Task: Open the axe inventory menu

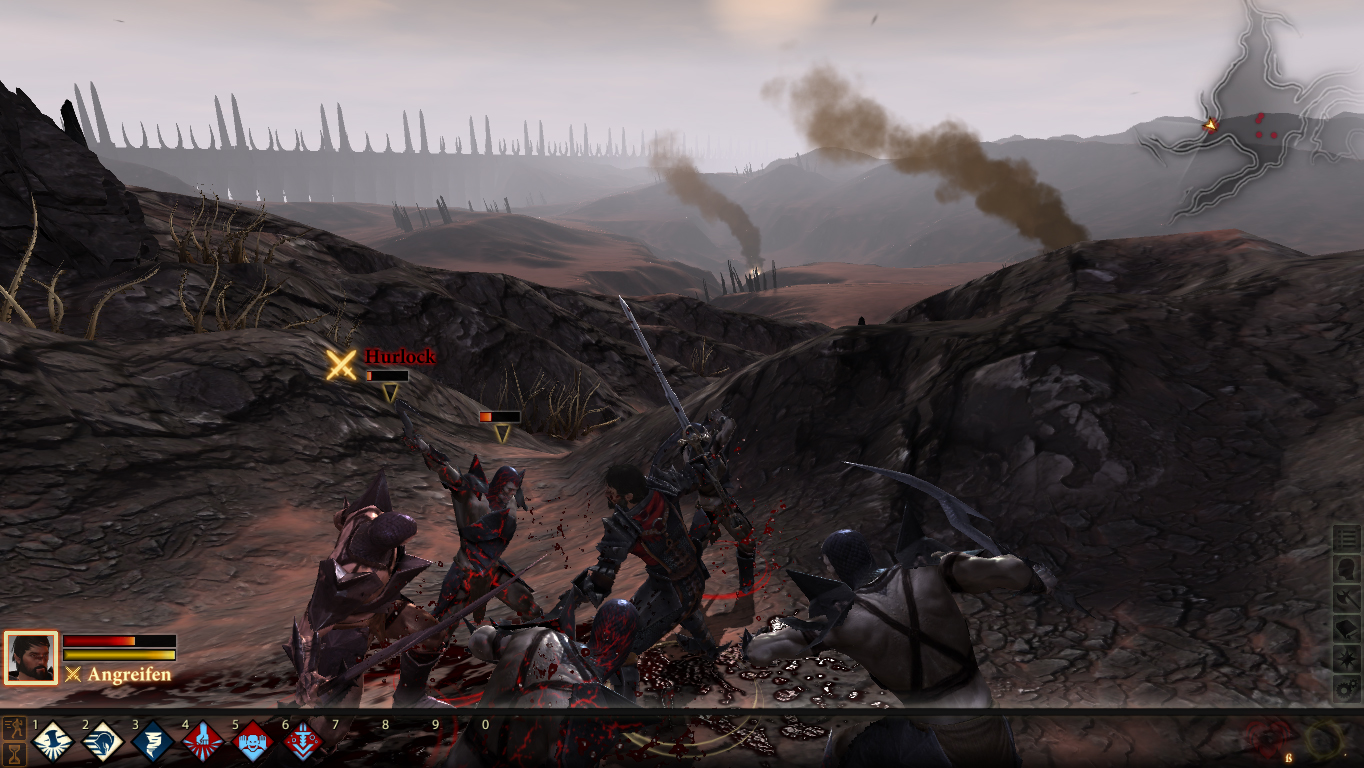Action: click(1347, 599)
